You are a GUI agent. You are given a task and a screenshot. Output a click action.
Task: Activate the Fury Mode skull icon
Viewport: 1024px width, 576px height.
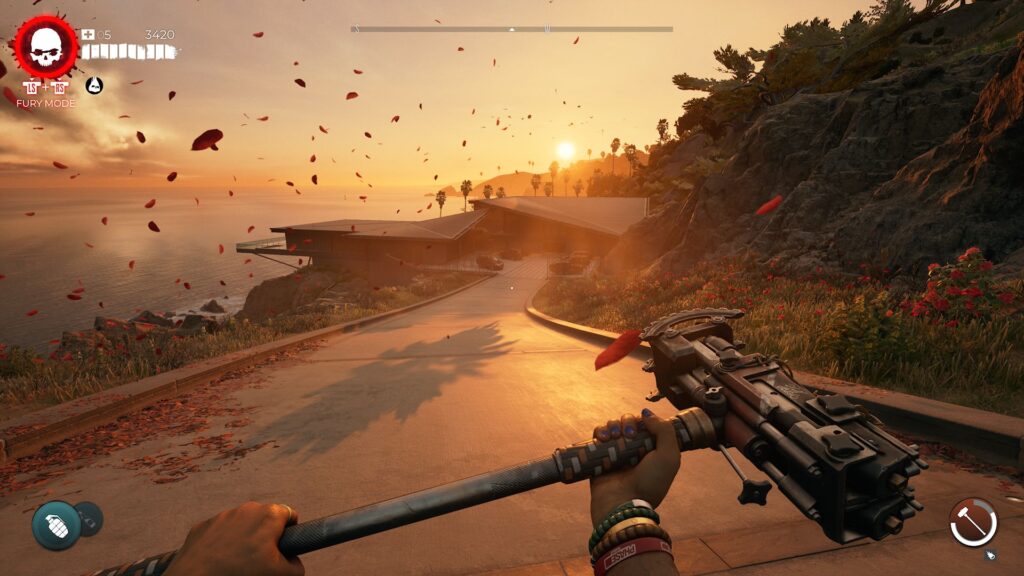[46, 47]
